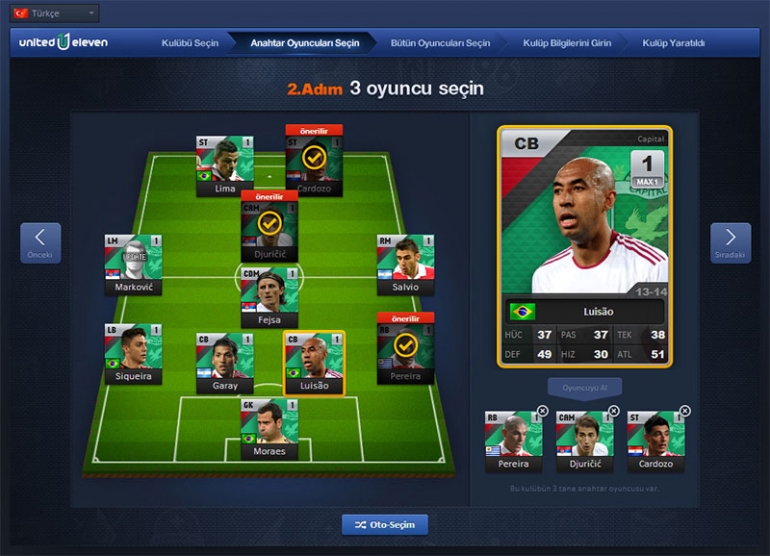Open the Türkçe language dropdown
Screen dimensions: 770x556
[53, 14]
